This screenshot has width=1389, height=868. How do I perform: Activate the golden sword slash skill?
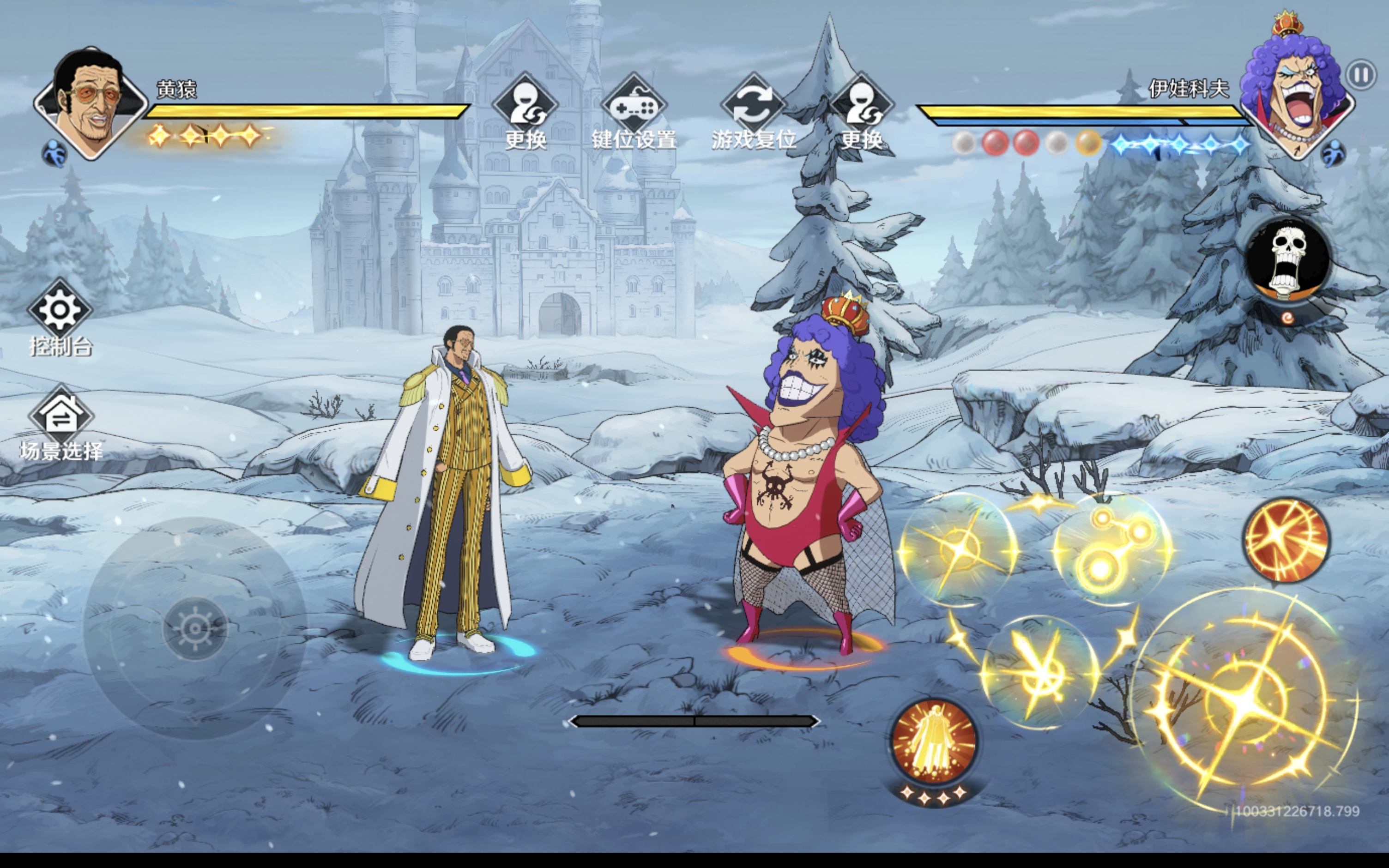point(1039,672)
